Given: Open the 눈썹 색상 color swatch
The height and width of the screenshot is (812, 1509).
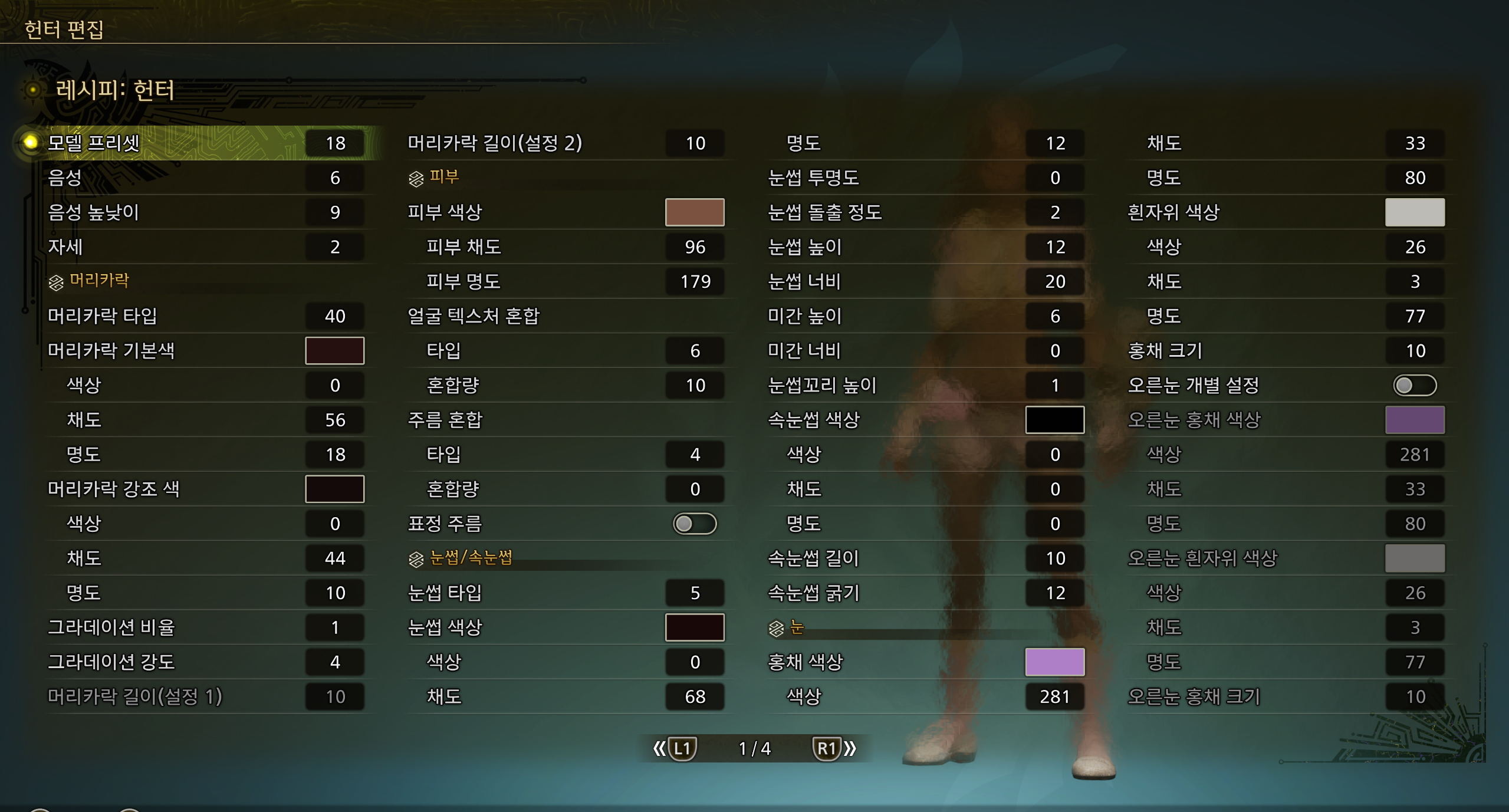Looking at the screenshot, I should click(x=695, y=627).
